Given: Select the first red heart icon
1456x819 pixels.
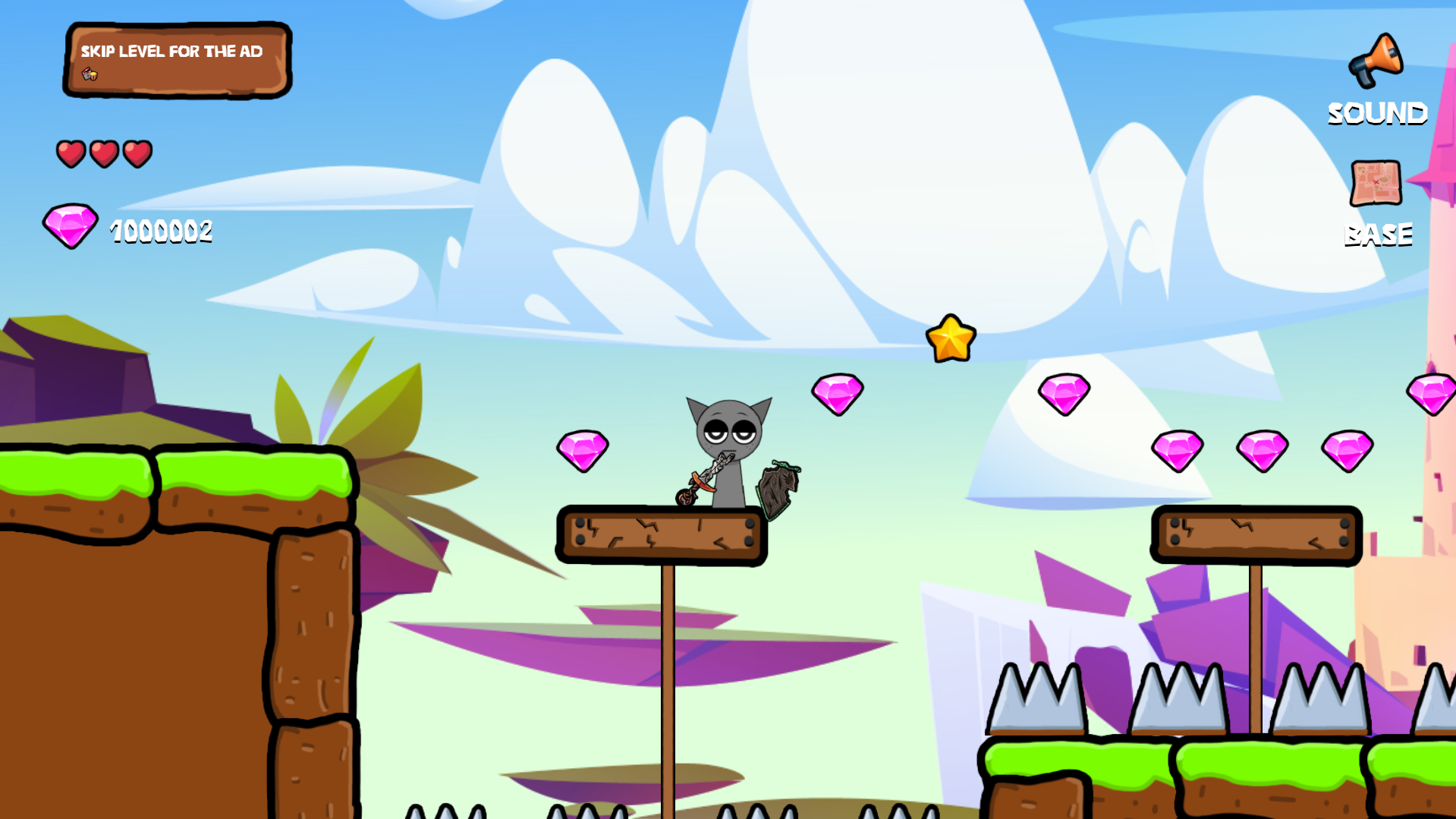Looking at the screenshot, I should [x=70, y=152].
